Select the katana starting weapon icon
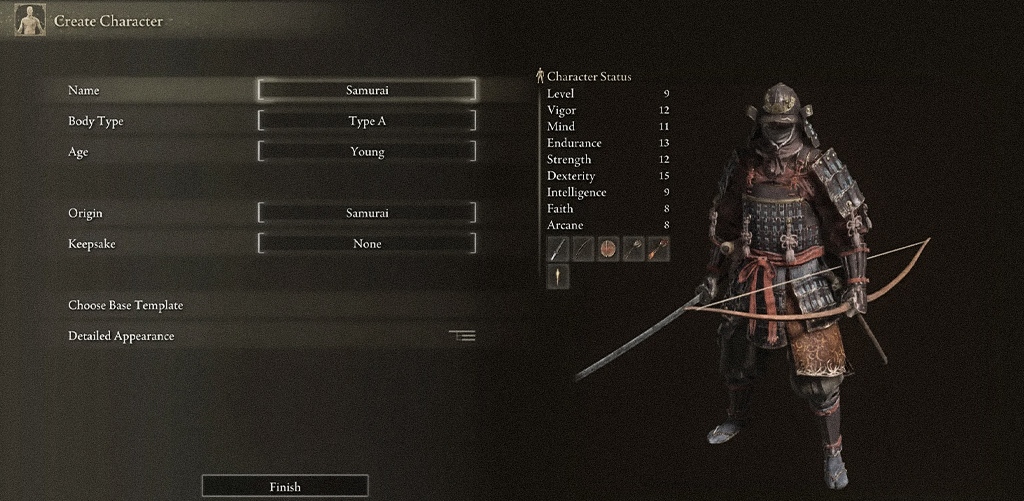The width and height of the screenshot is (1024, 501). click(558, 249)
